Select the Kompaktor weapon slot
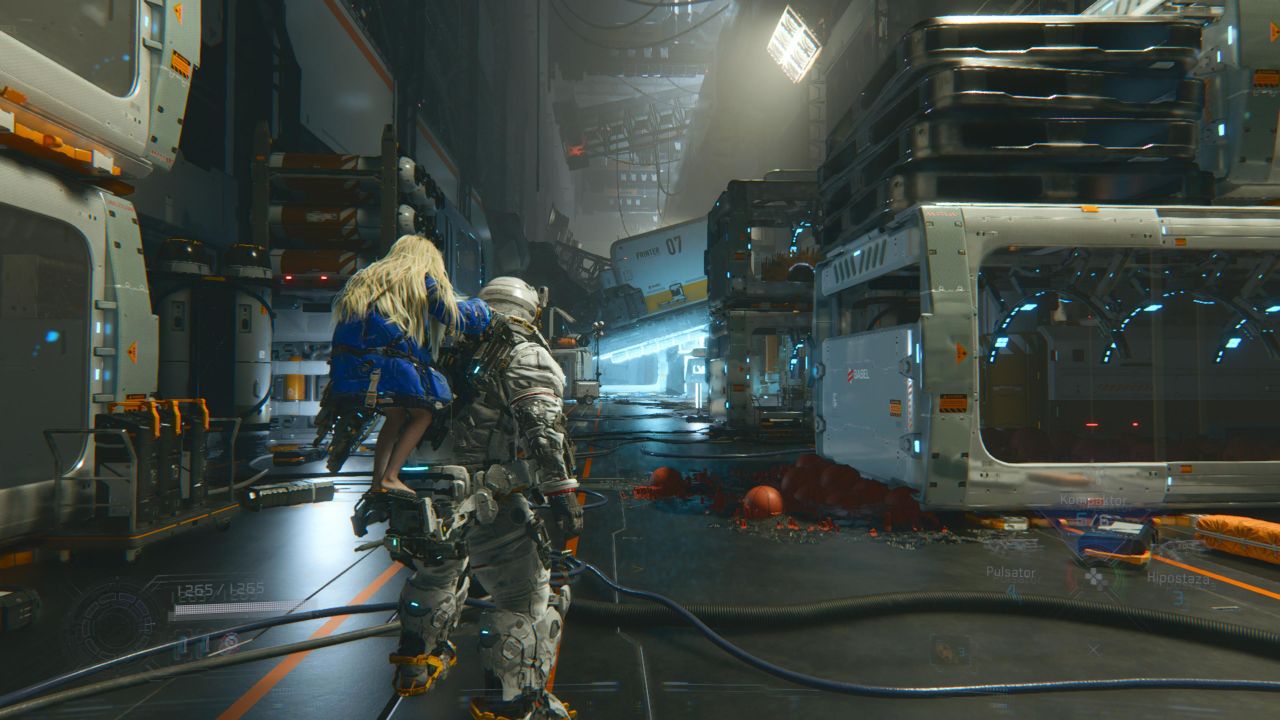 1093,500
